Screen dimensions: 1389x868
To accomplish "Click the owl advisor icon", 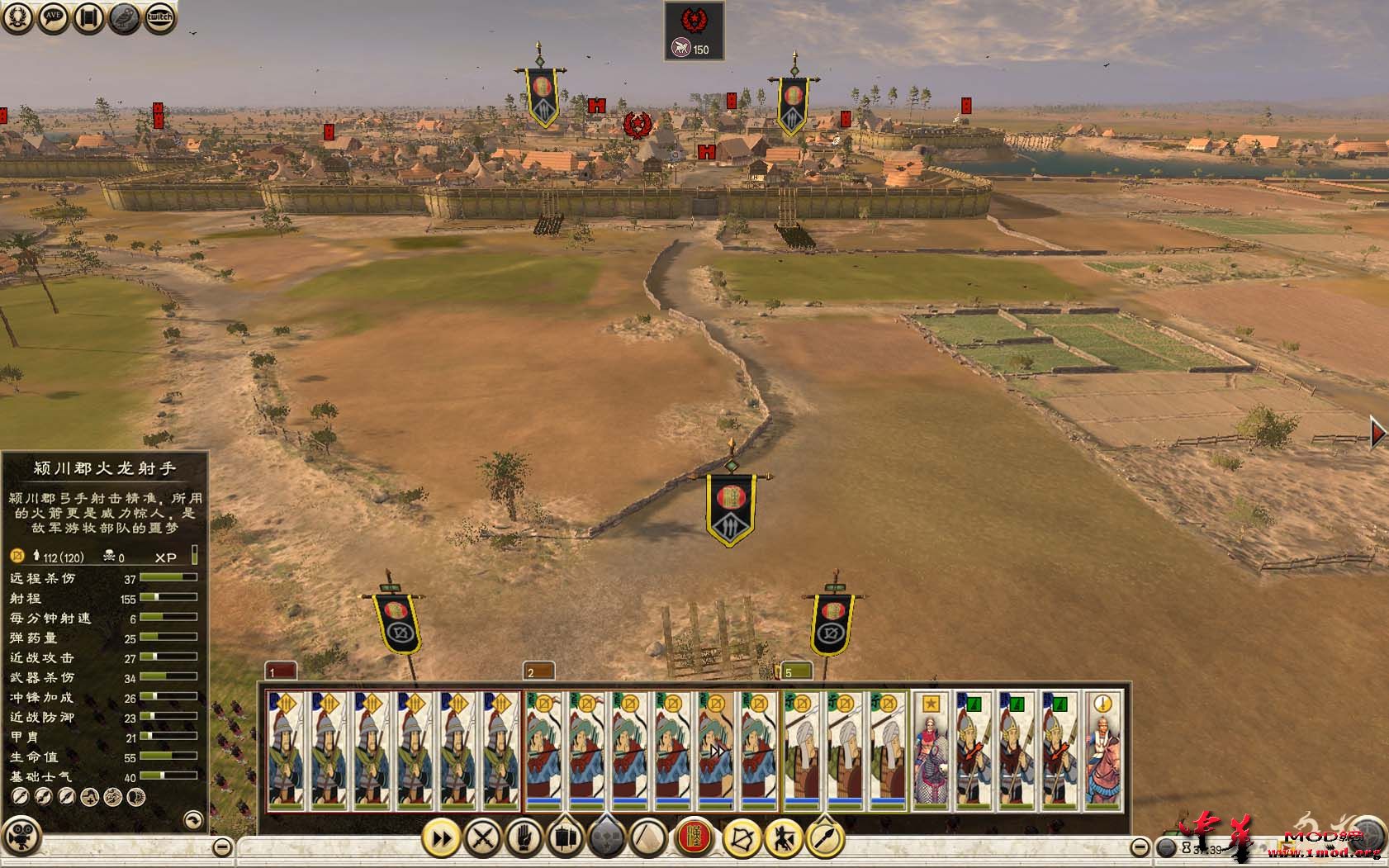I will [x=124, y=17].
